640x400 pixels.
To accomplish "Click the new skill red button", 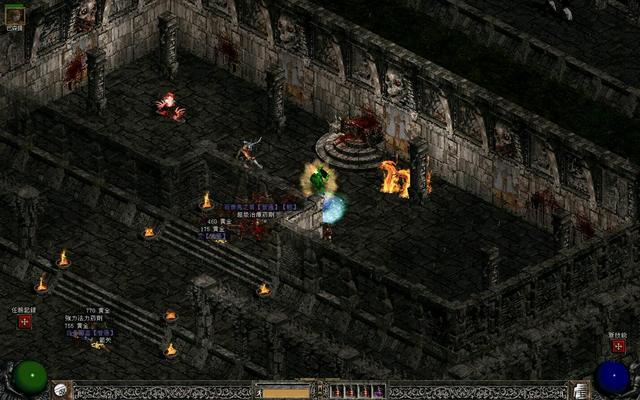I will 617,346.
